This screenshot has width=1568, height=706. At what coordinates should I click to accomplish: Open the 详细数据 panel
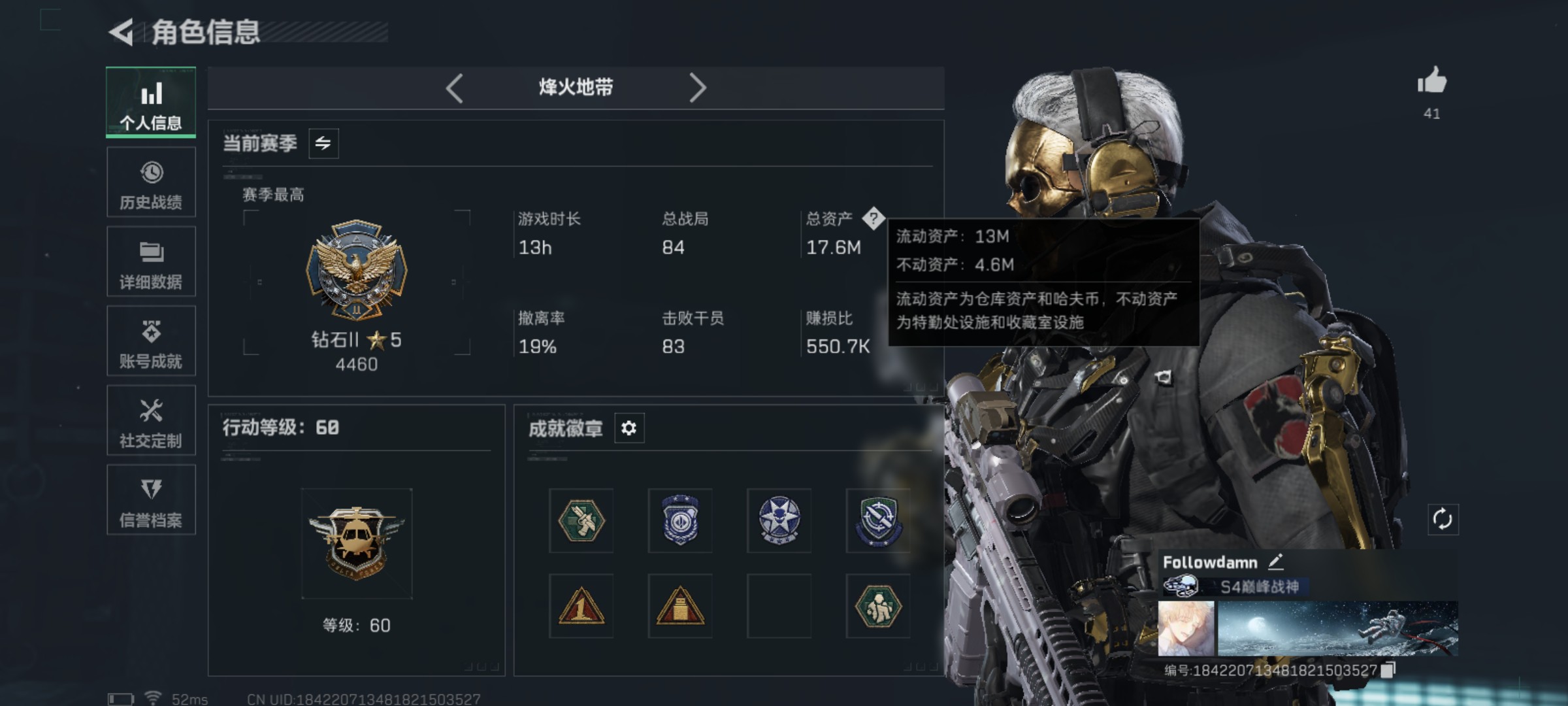(152, 261)
